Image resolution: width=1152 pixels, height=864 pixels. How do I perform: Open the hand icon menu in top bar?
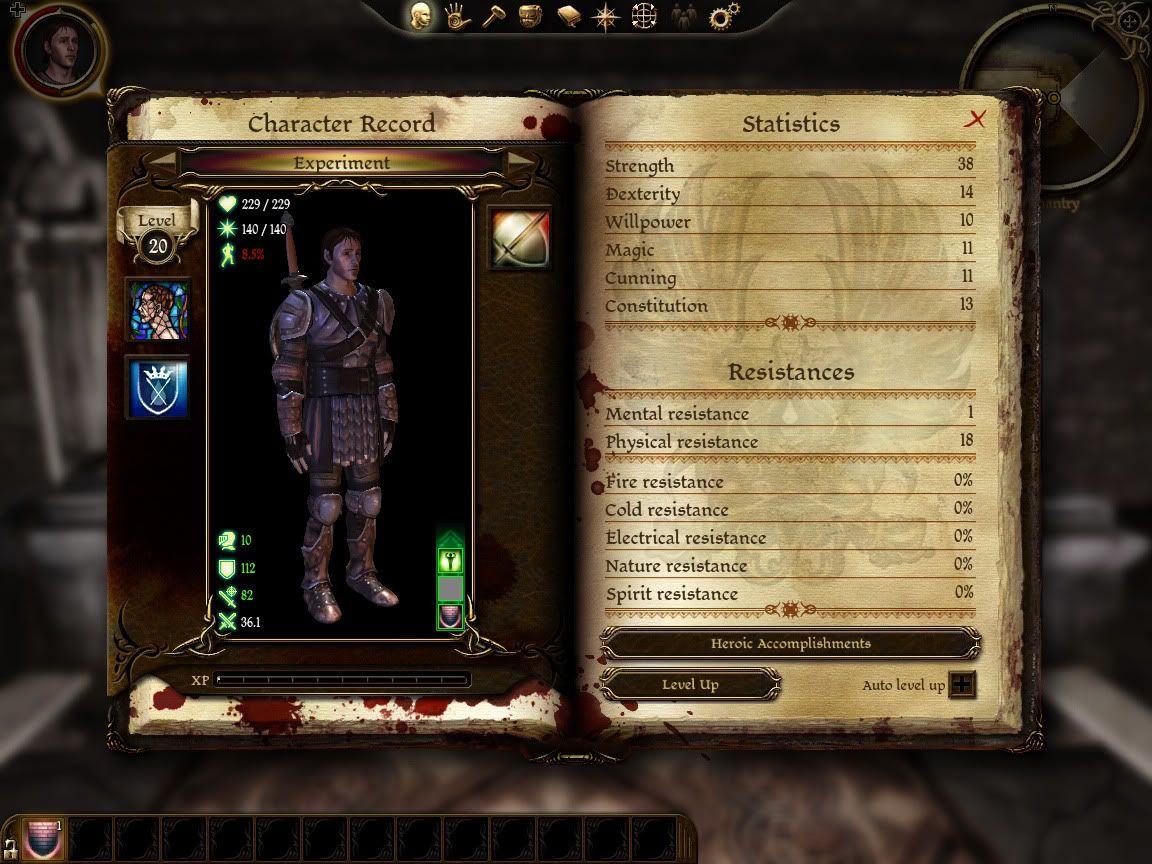click(x=458, y=17)
